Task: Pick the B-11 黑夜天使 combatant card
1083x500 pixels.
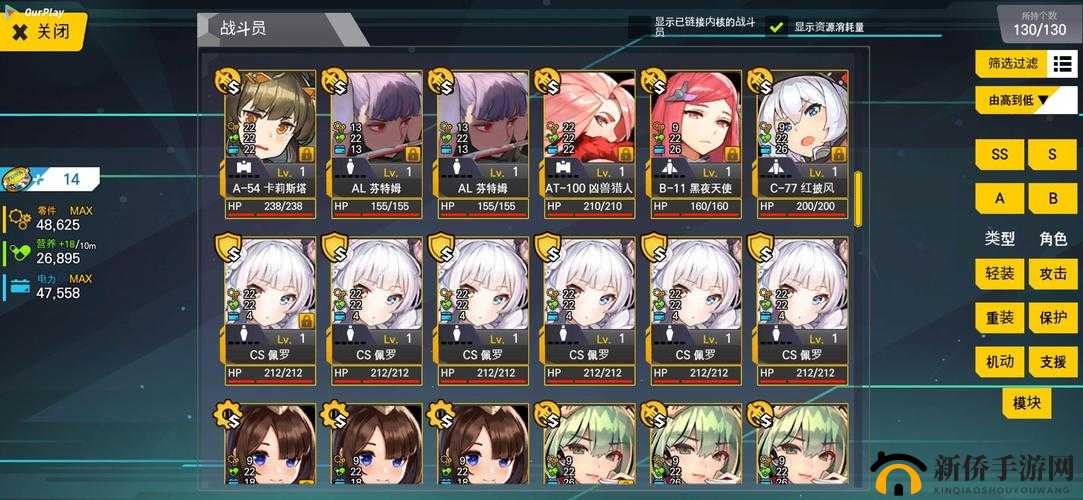Action: click(x=697, y=143)
